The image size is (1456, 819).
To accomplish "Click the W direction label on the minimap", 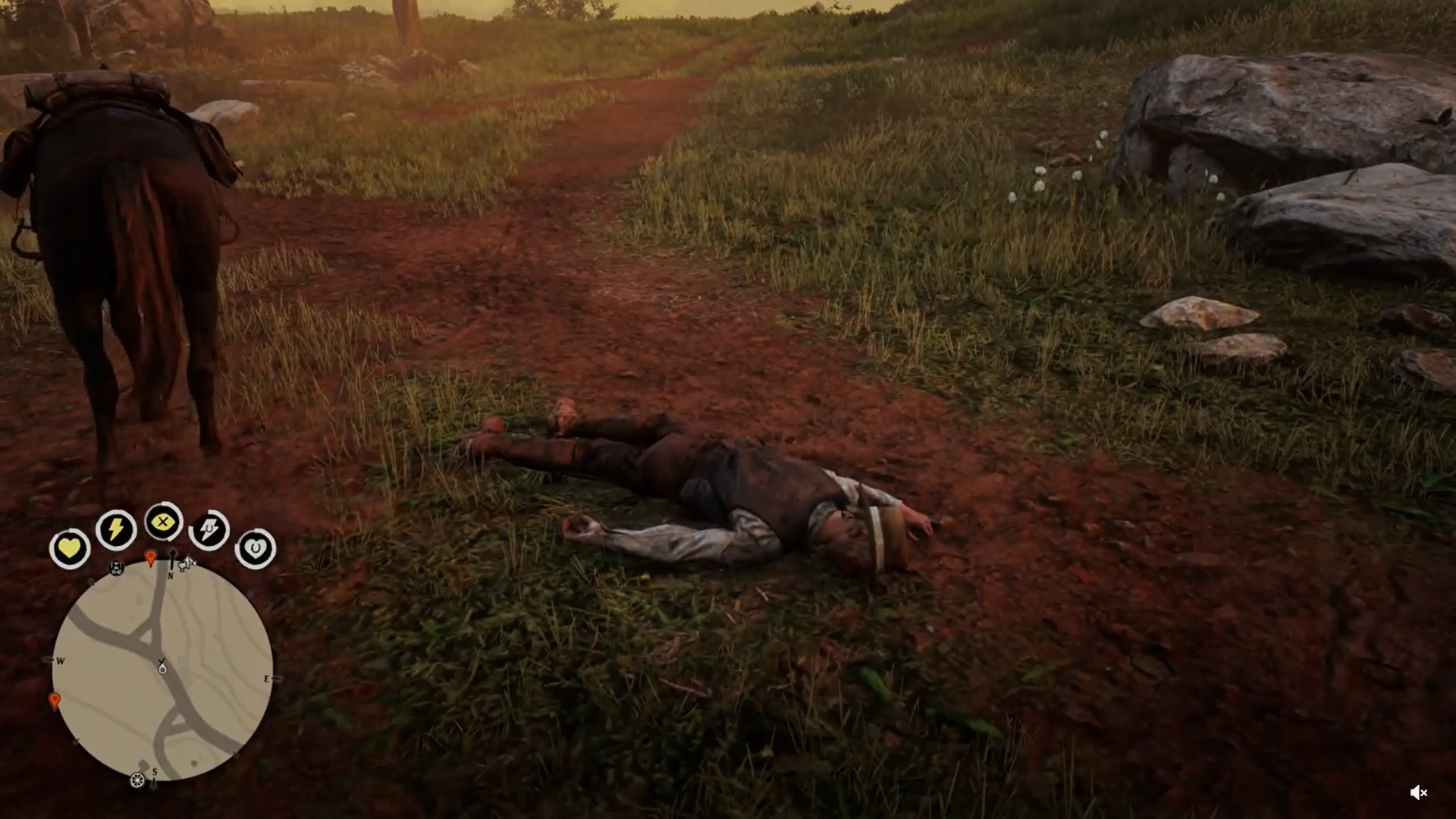I will click(x=60, y=661).
